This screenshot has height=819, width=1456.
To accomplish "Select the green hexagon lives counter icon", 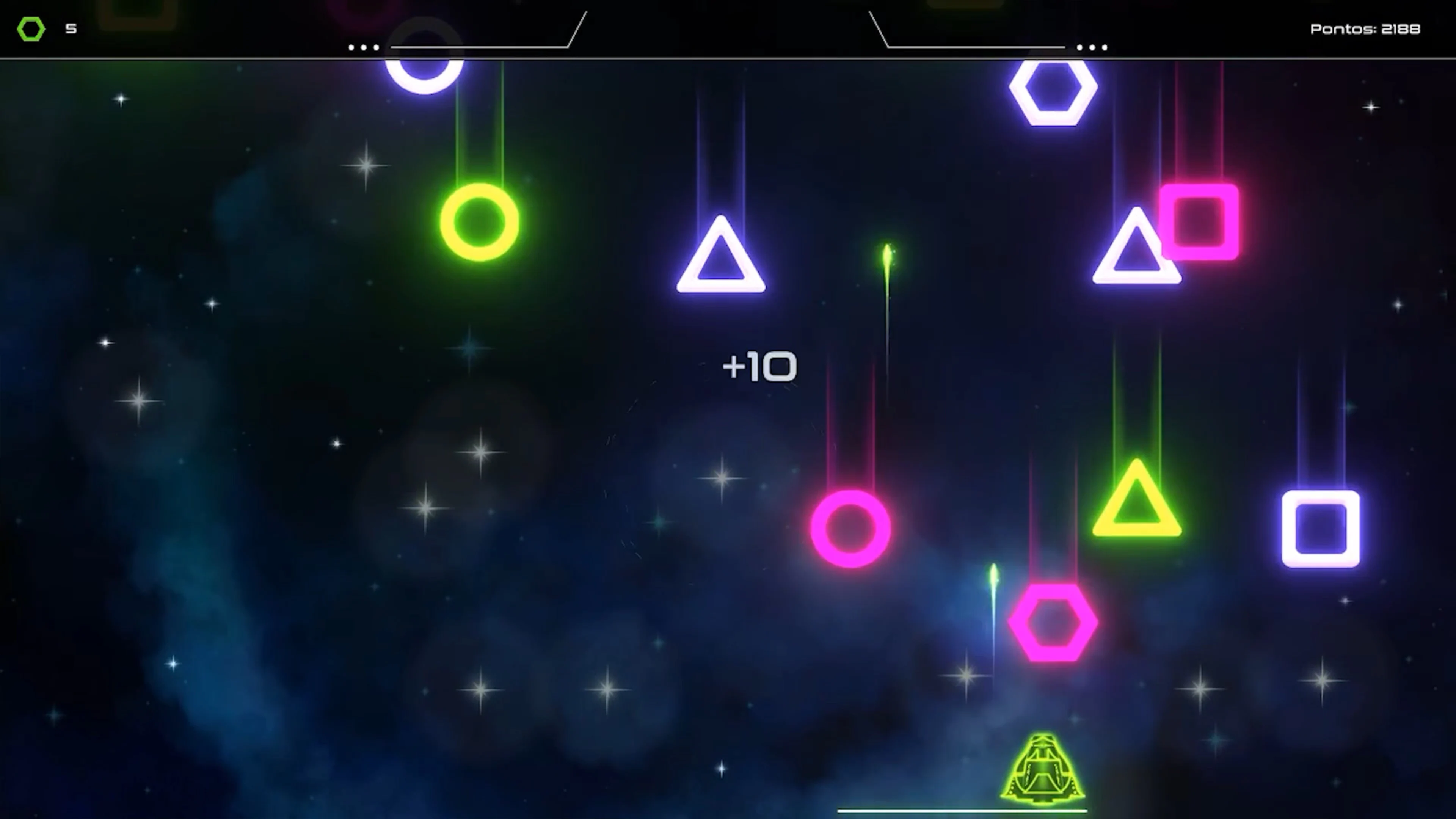I will coord(31,28).
